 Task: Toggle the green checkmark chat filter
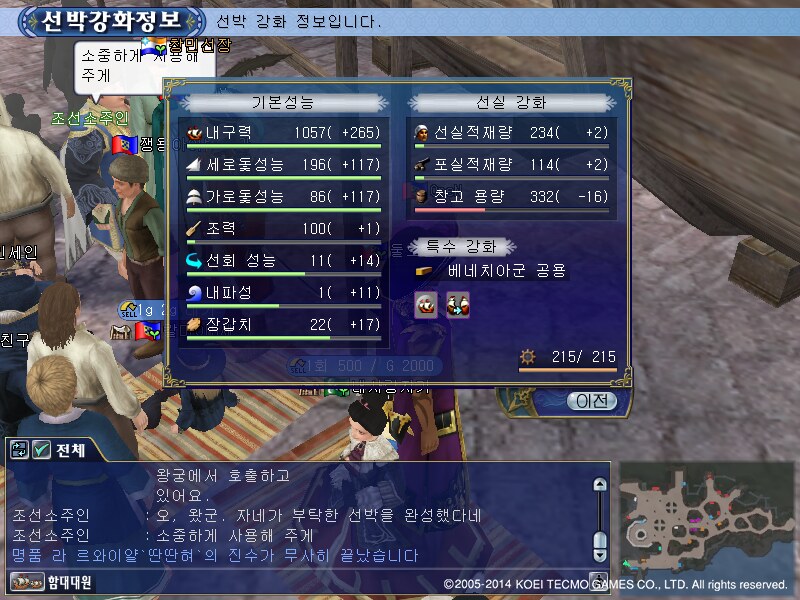pos(42,450)
